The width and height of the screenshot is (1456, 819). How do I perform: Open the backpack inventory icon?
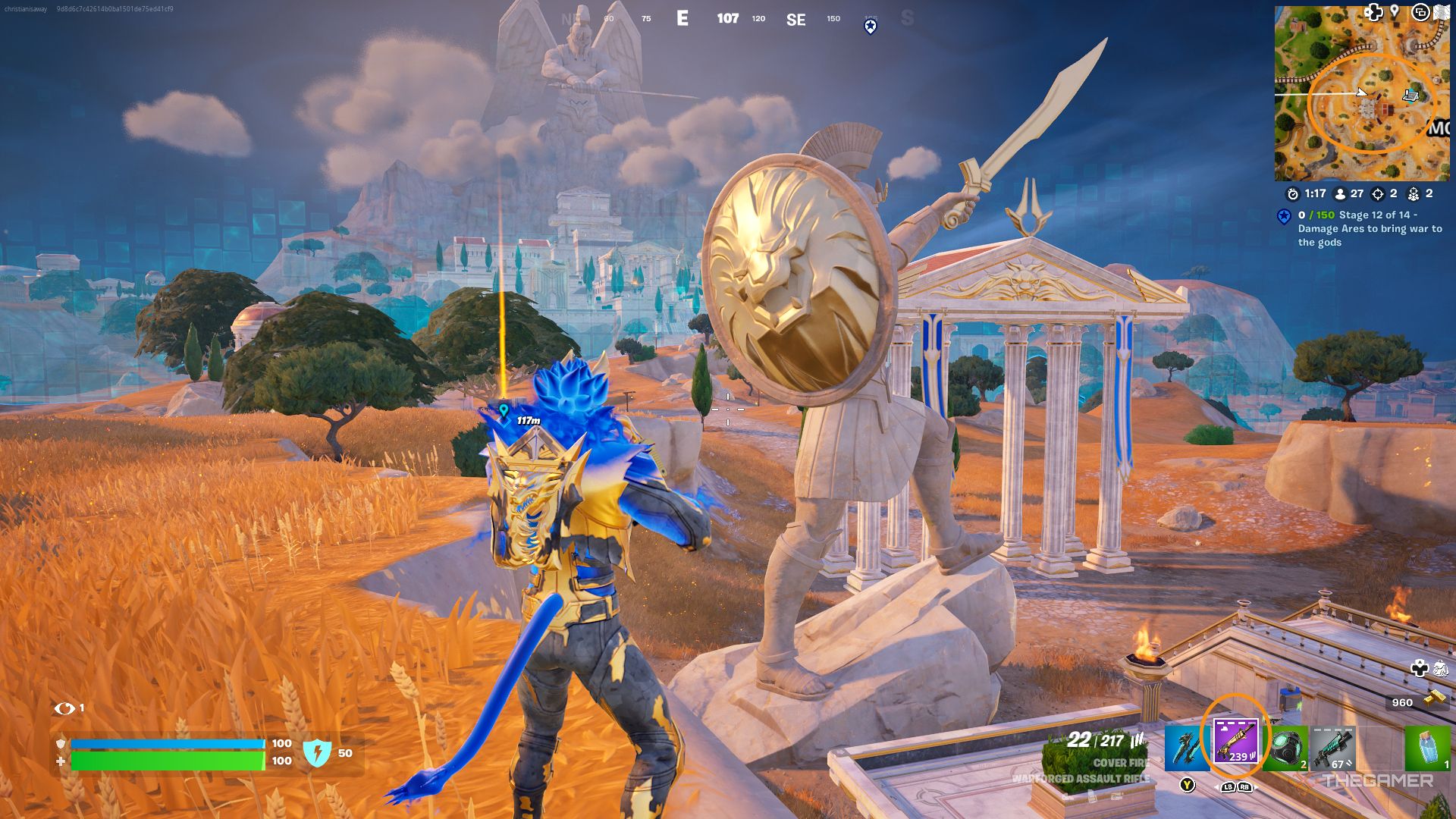(x=1440, y=668)
